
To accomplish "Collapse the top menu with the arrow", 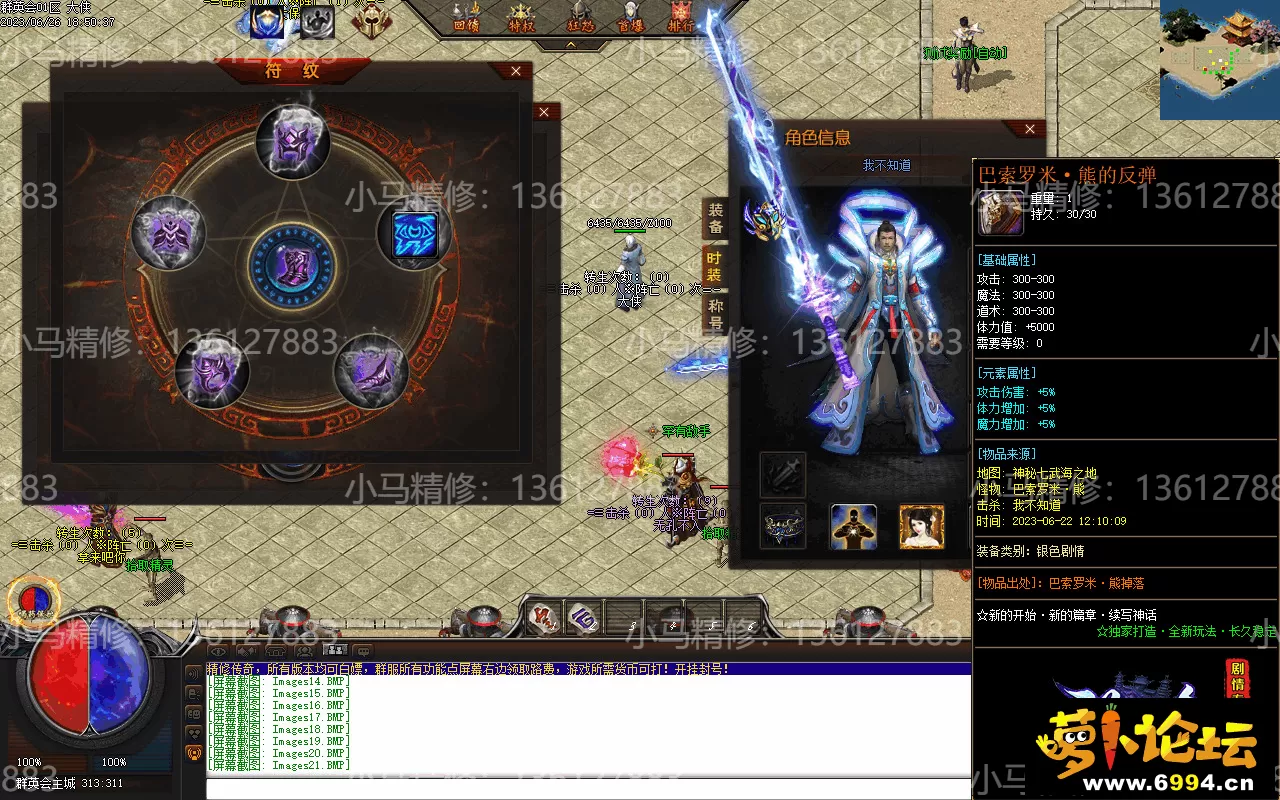I will click(x=571, y=45).
